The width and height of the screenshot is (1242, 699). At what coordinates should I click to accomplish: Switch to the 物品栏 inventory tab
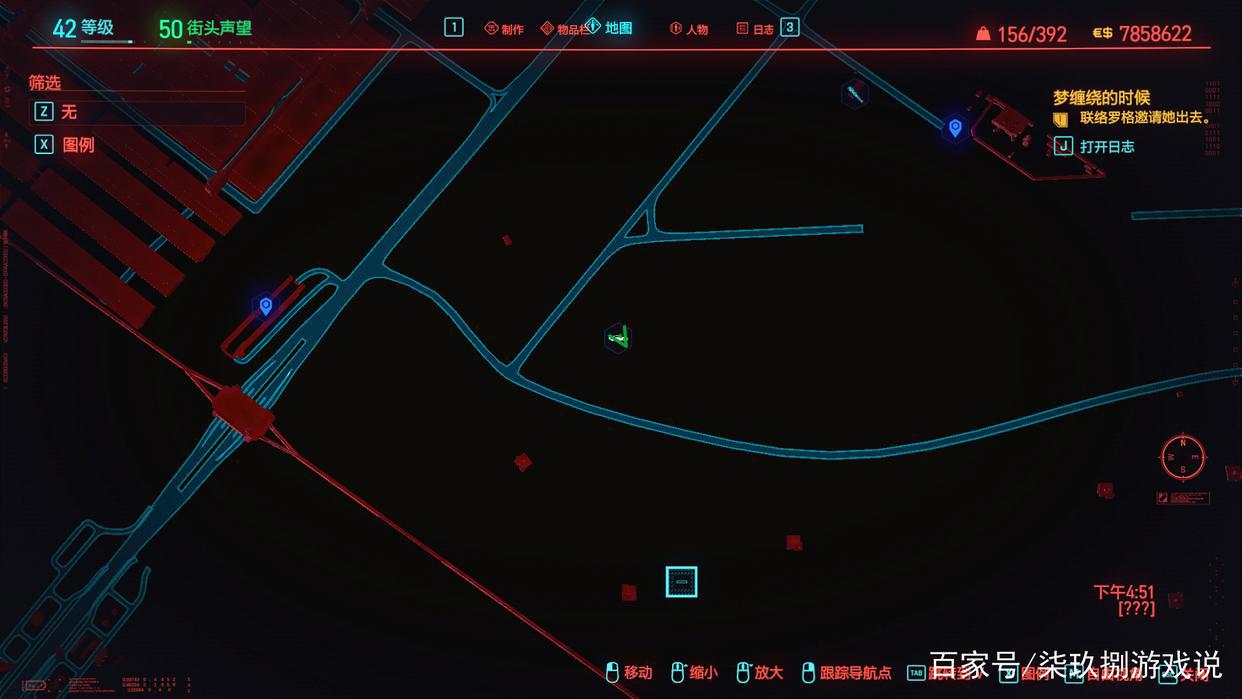tap(564, 29)
